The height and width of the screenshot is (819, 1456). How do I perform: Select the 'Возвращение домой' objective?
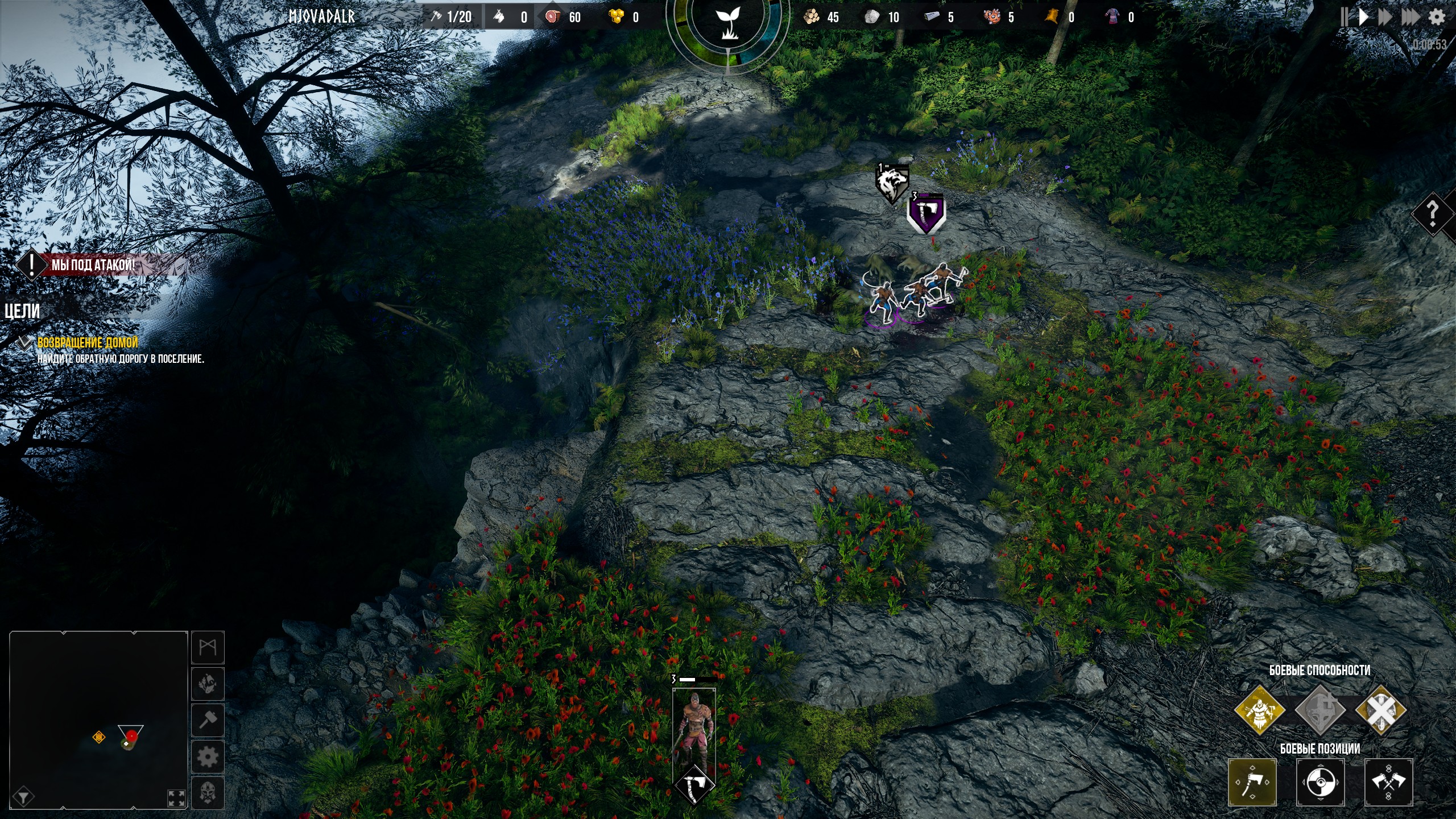point(88,342)
